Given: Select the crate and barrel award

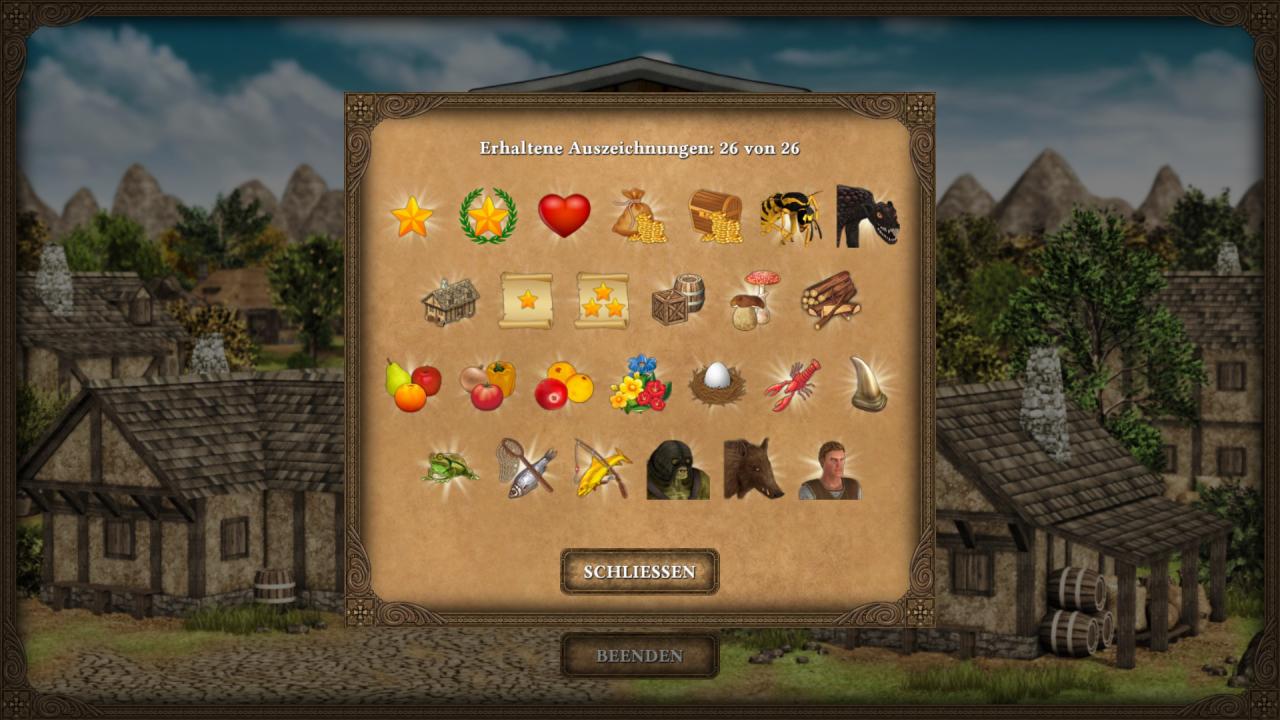Looking at the screenshot, I should coord(678,299).
